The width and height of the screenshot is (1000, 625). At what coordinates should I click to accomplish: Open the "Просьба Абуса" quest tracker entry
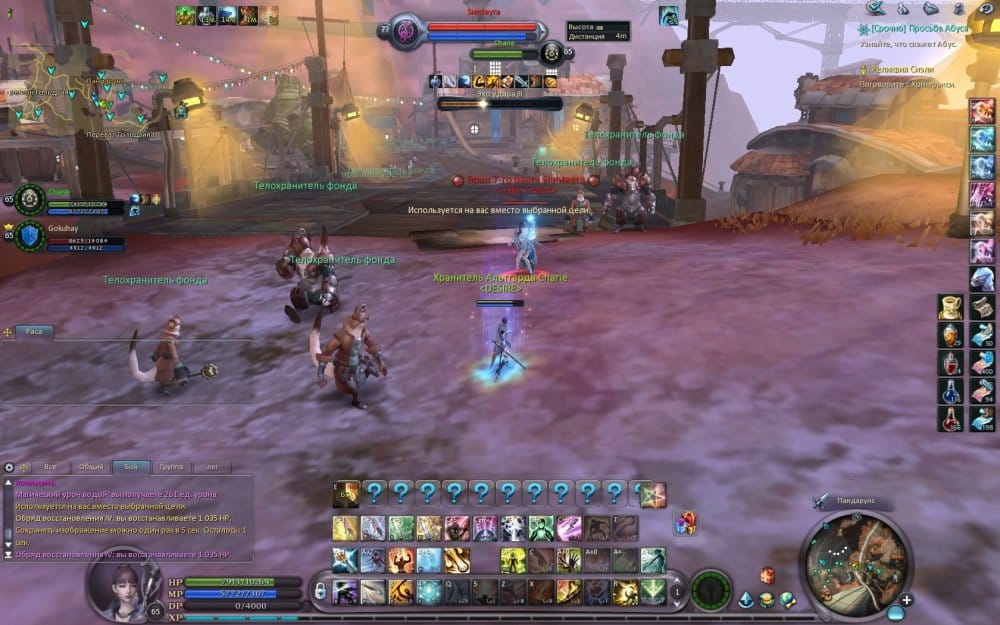(x=914, y=31)
